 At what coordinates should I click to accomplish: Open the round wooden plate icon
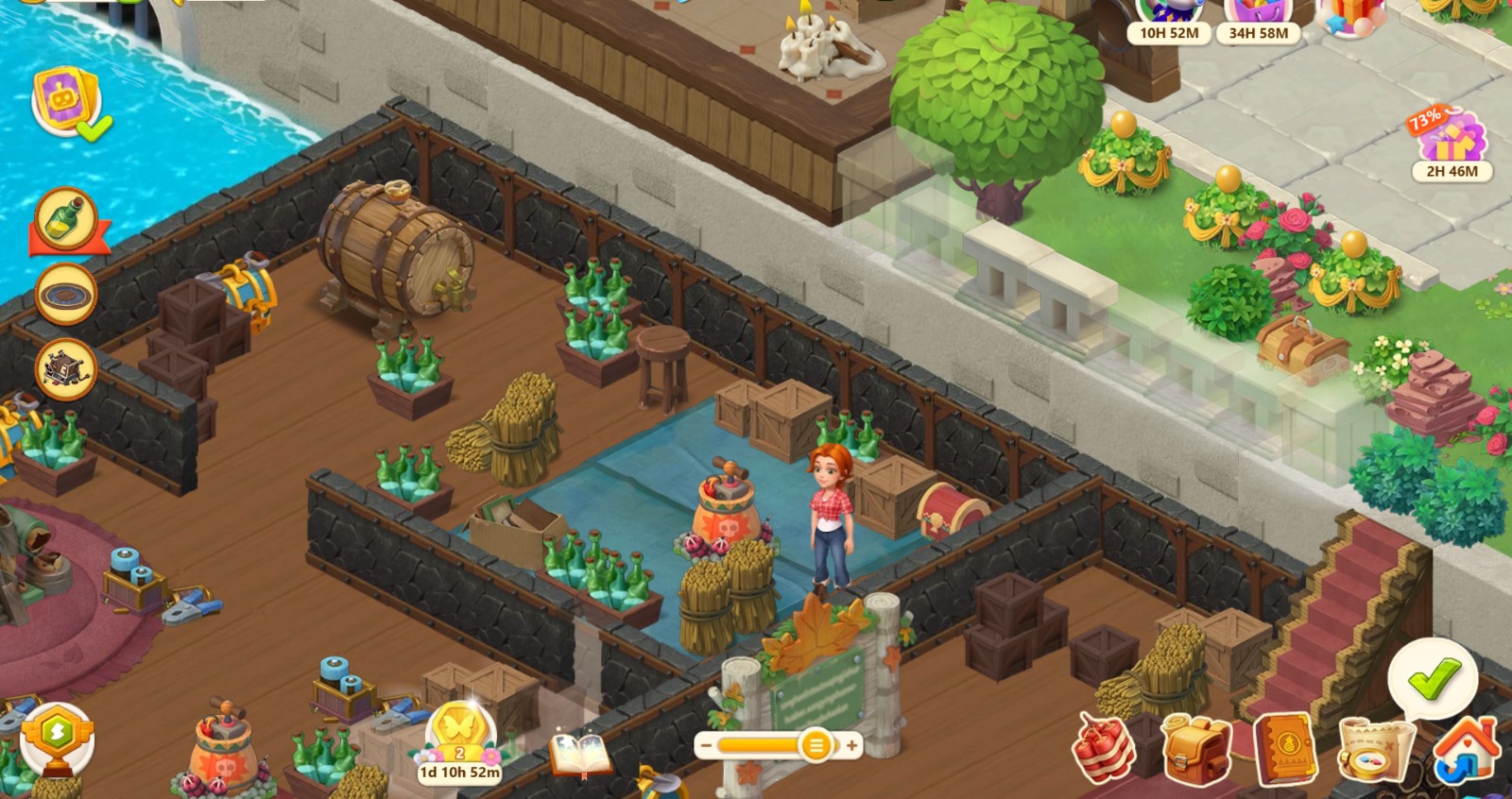pyautogui.click(x=66, y=295)
